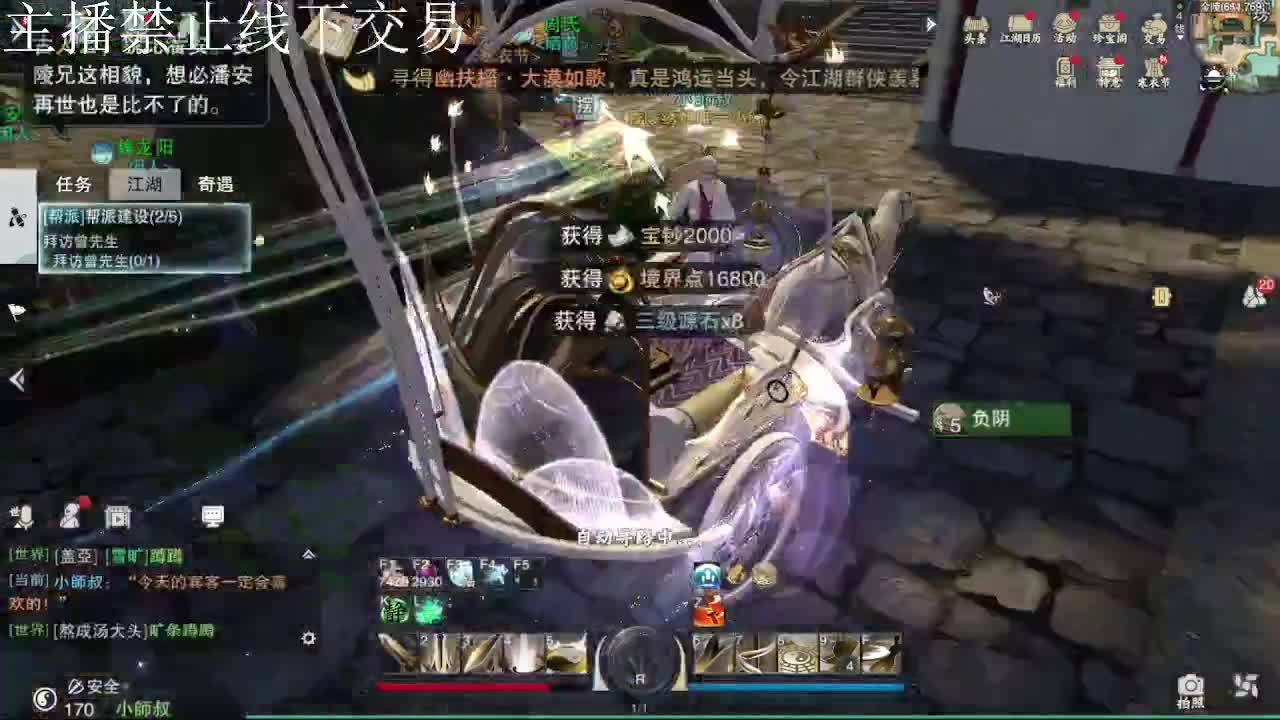Collapse the chat window with the up chevron

pos(308,555)
